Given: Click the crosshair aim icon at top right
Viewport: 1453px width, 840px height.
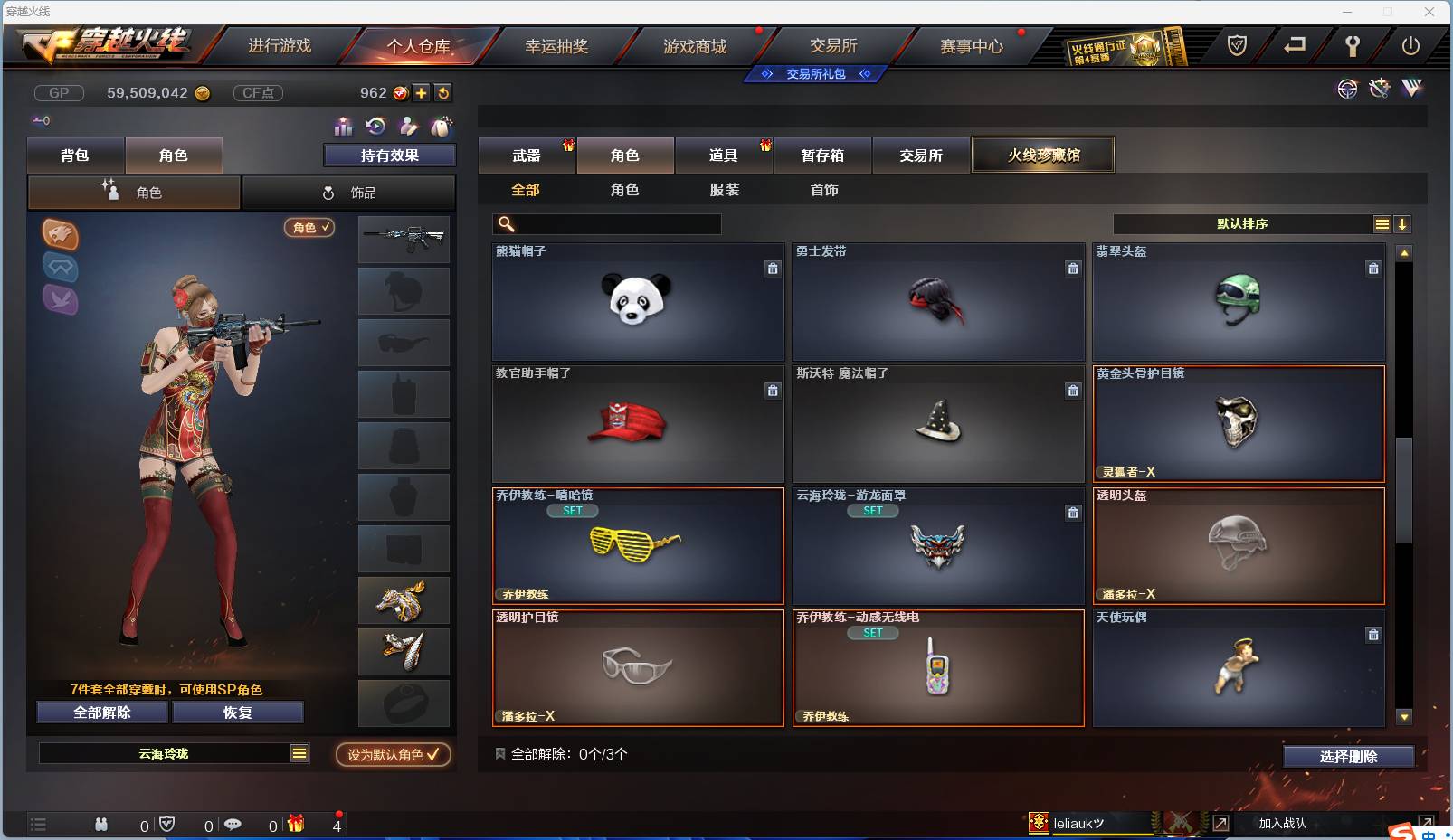Looking at the screenshot, I should (1347, 90).
